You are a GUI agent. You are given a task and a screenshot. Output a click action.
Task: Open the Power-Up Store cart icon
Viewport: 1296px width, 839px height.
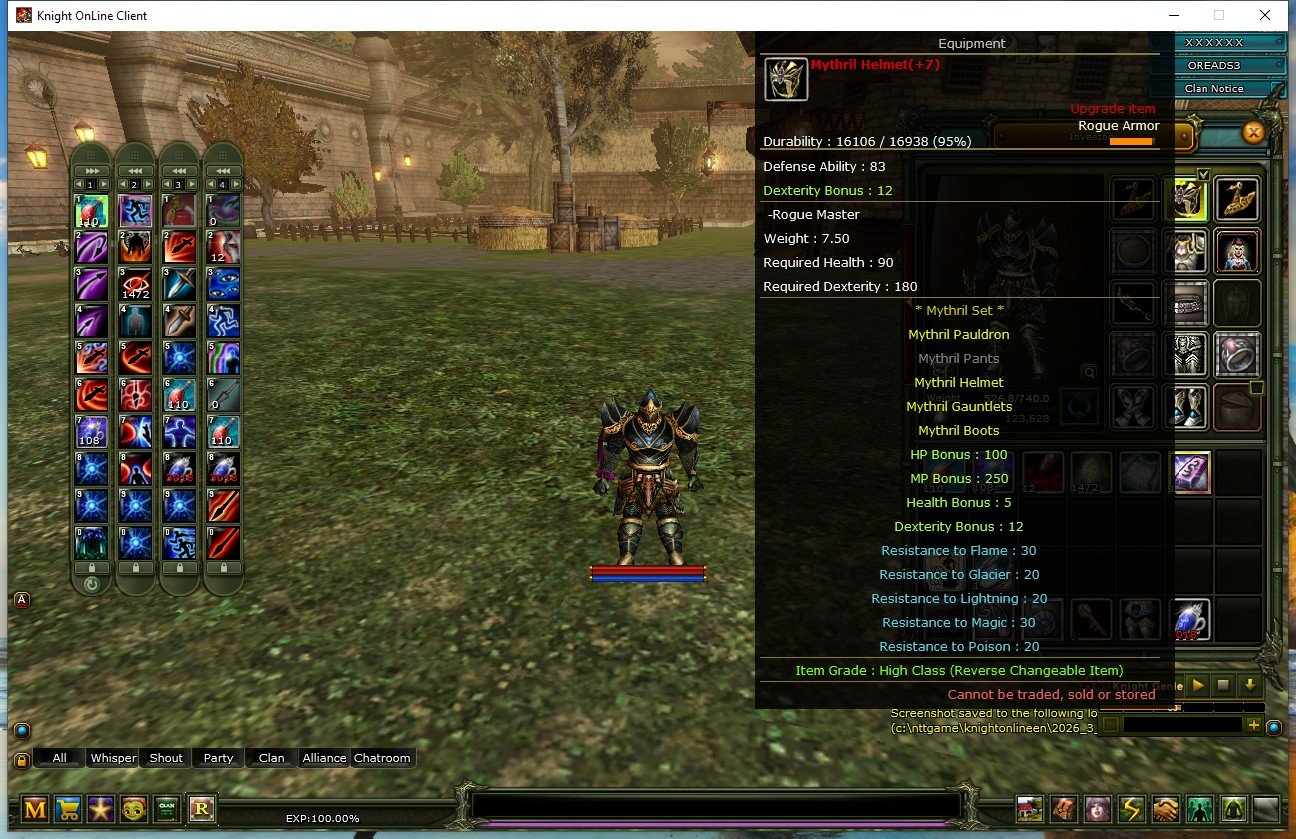click(x=68, y=810)
